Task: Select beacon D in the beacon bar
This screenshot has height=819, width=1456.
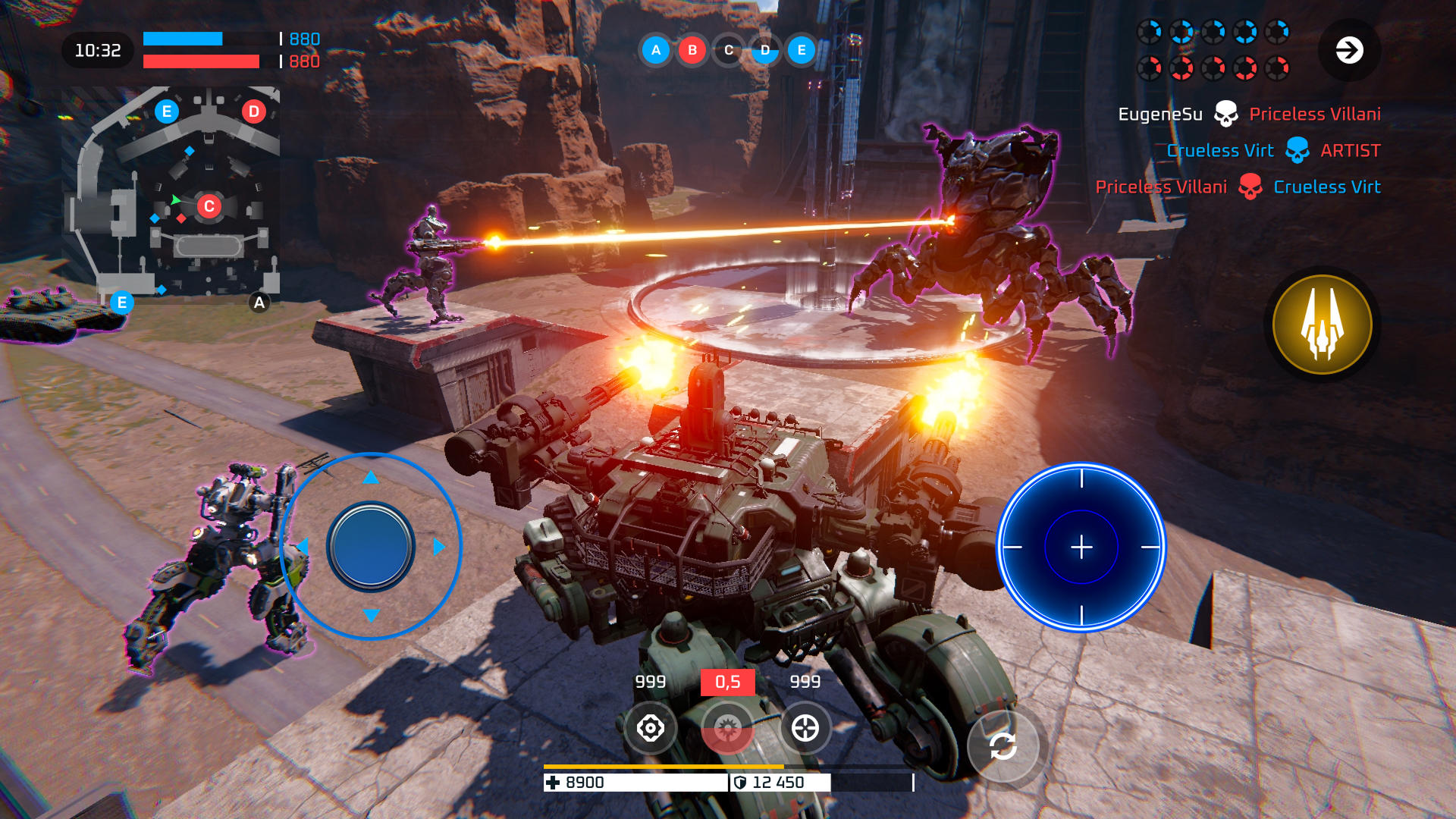Action: pyautogui.click(x=764, y=51)
